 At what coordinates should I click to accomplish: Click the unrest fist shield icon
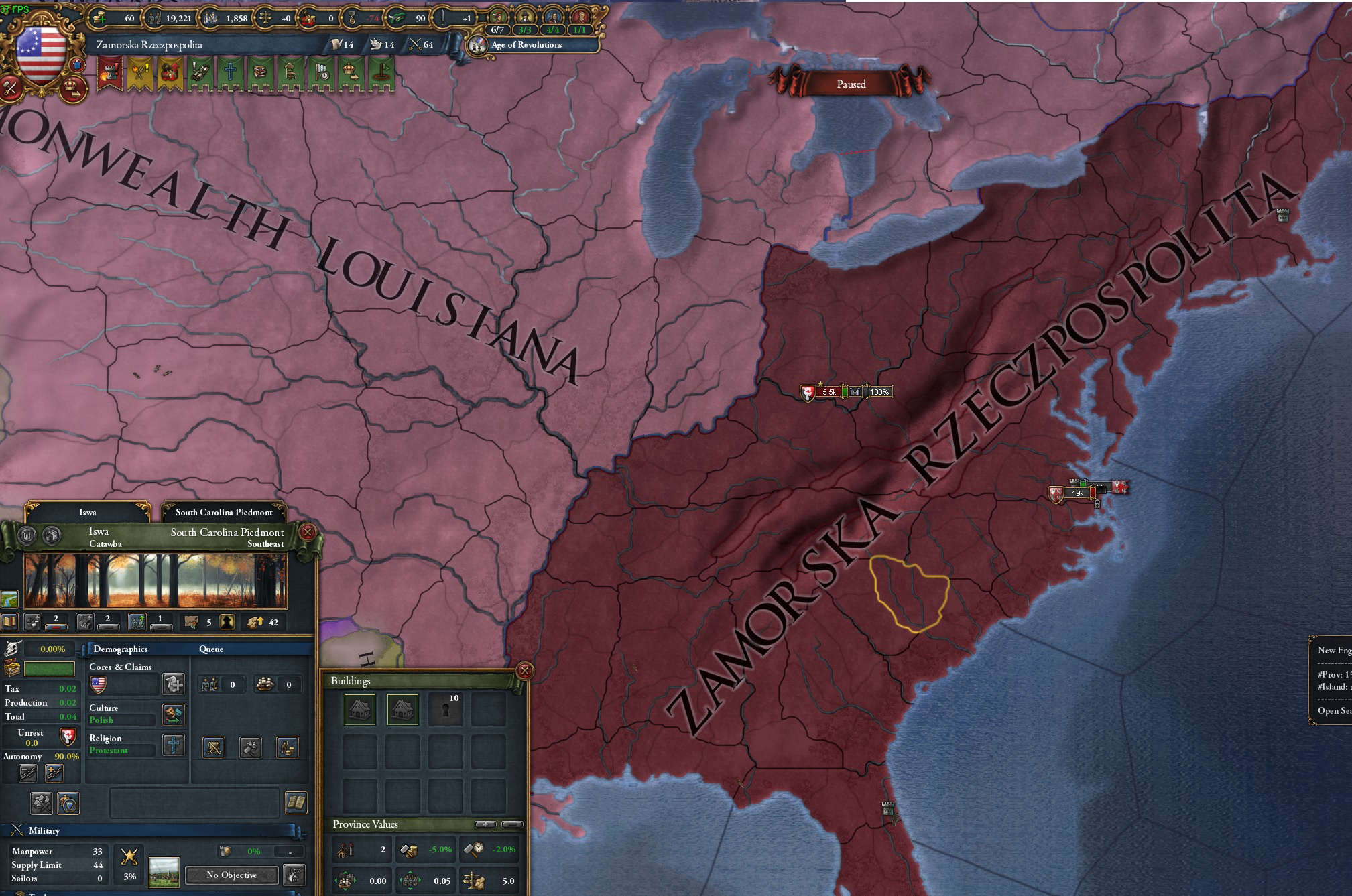67,737
